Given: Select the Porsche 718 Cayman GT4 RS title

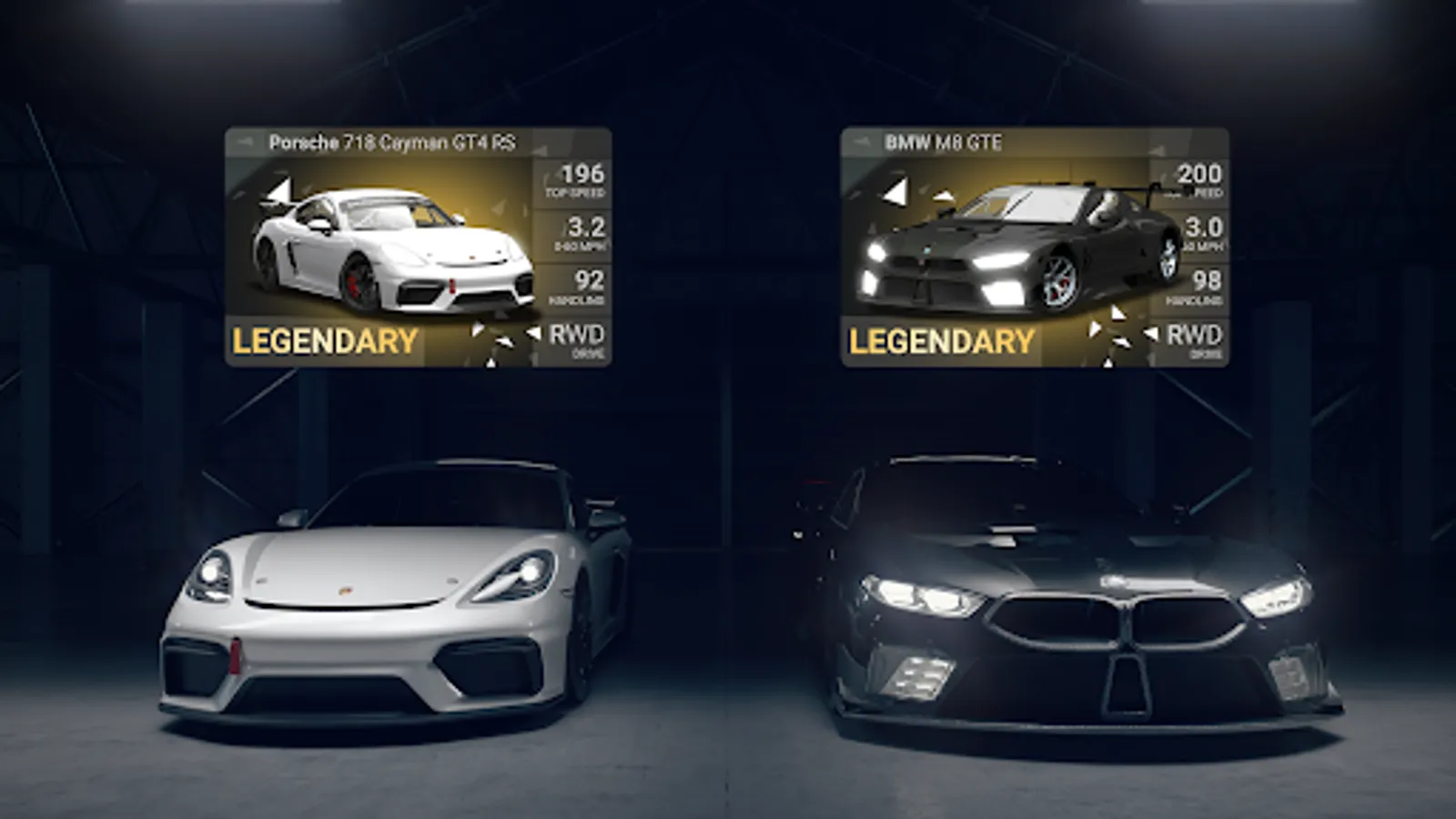Looking at the screenshot, I should pyautogui.click(x=391, y=141).
